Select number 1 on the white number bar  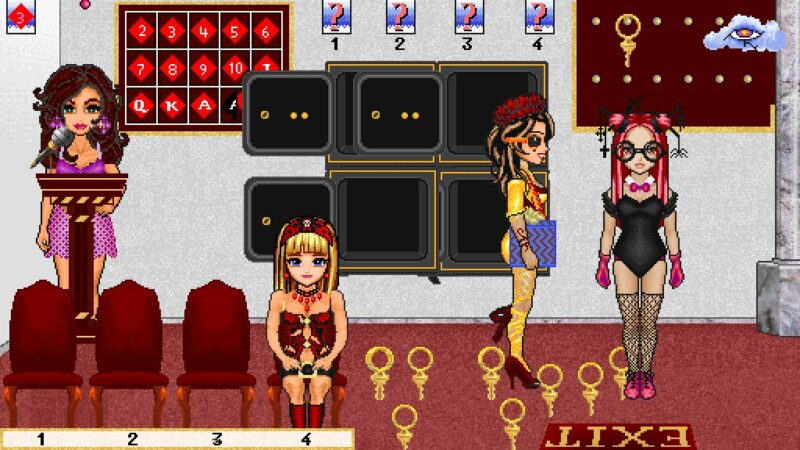pos(41,438)
